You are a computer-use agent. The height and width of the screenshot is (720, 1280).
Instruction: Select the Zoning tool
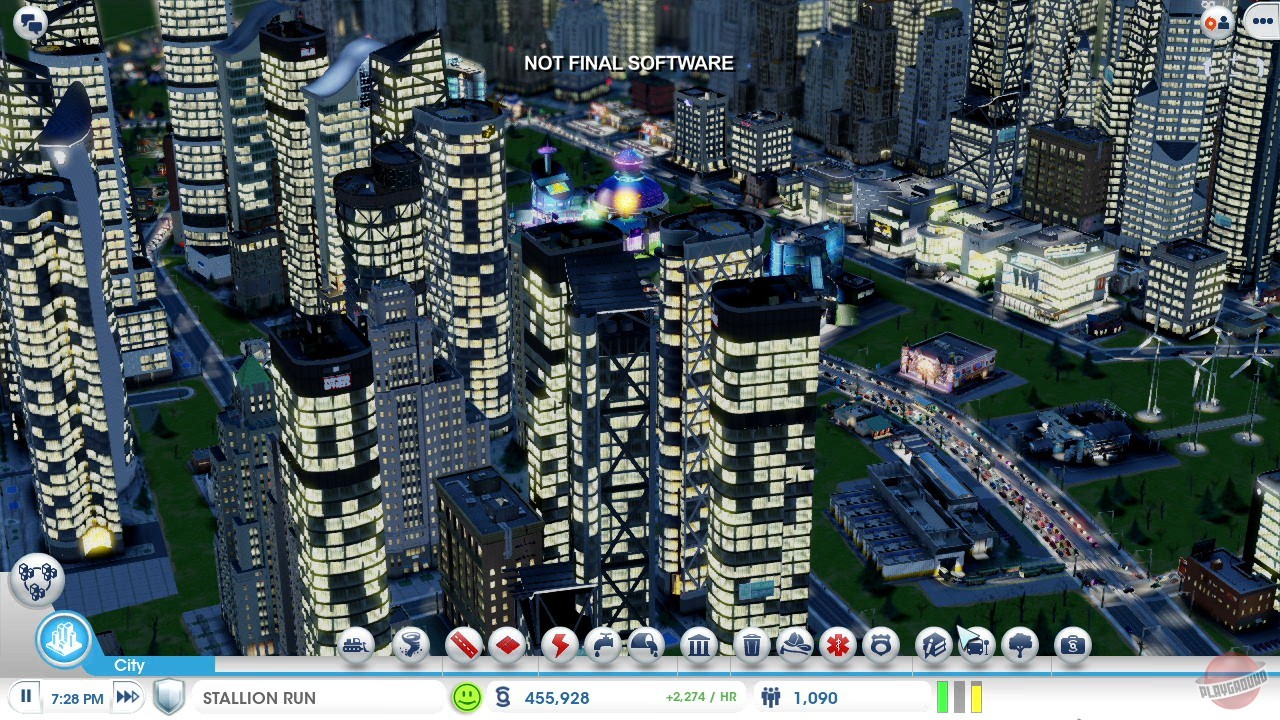[x=508, y=647]
